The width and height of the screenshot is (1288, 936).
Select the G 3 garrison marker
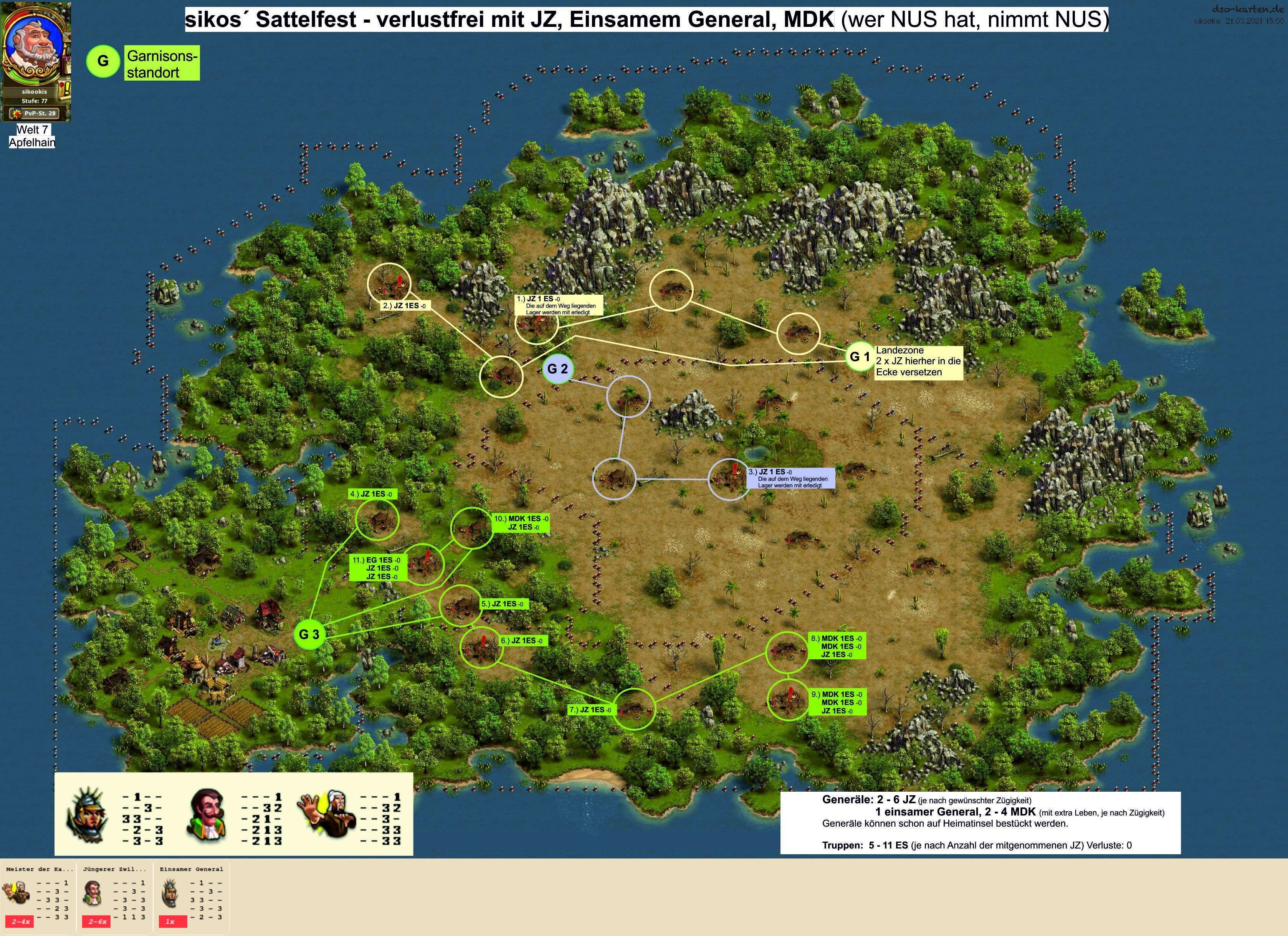pyautogui.click(x=309, y=635)
